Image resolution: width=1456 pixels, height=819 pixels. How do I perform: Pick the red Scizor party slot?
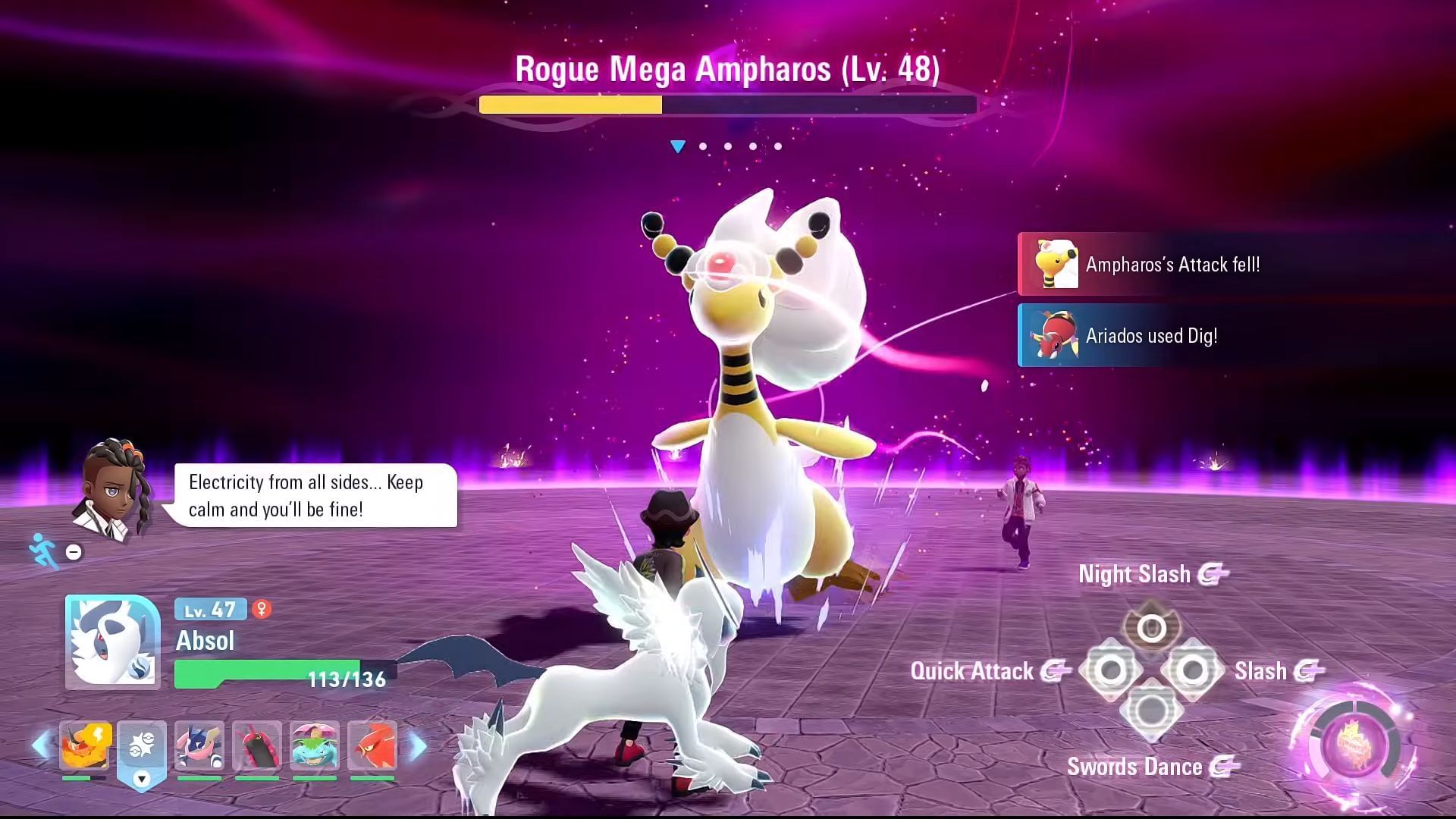[x=372, y=746]
